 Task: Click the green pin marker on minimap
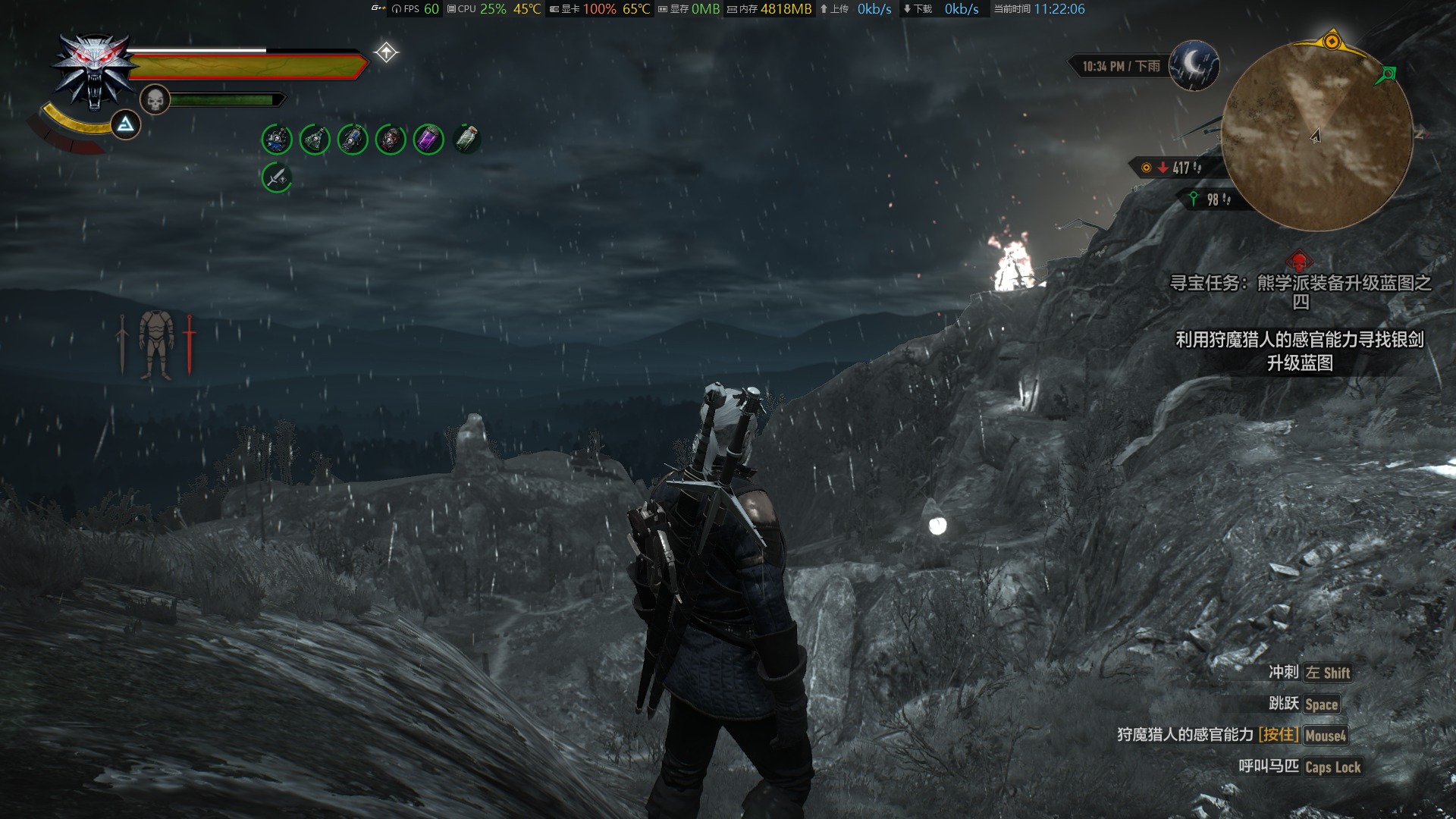tap(1388, 74)
